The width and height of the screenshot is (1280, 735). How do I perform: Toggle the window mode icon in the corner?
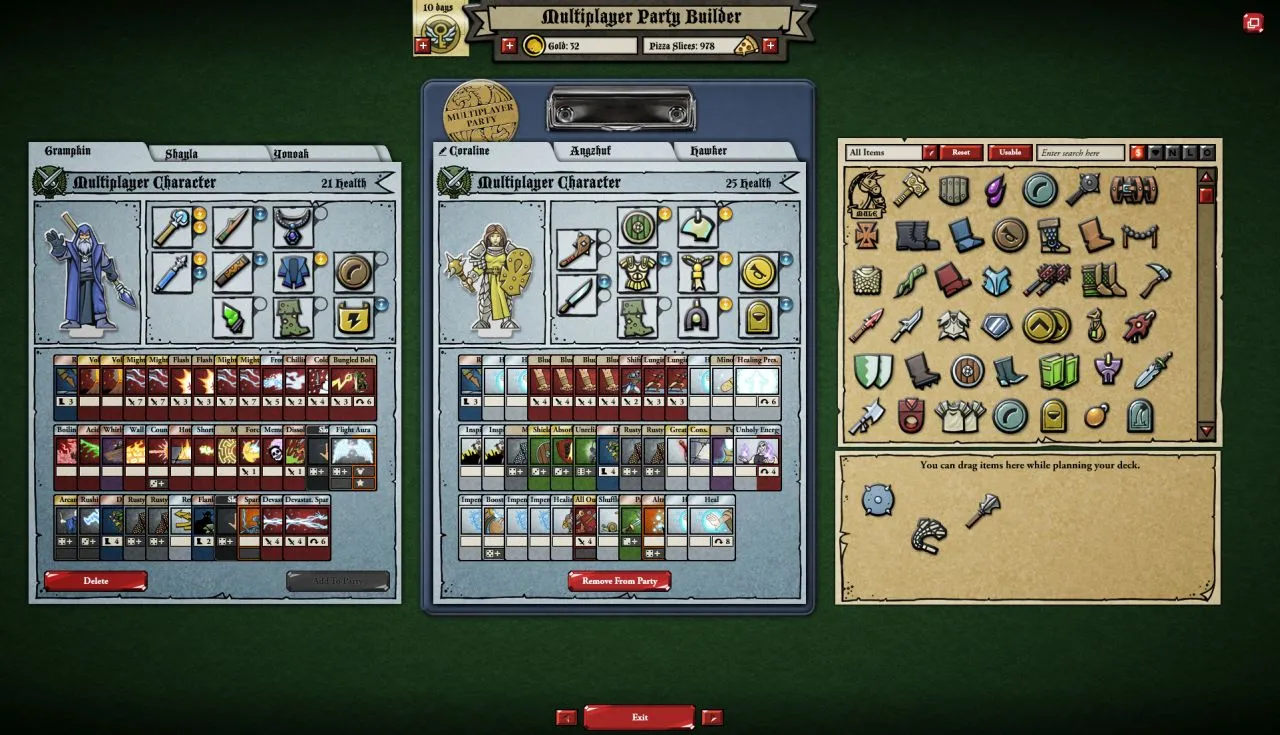point(1253,23)
